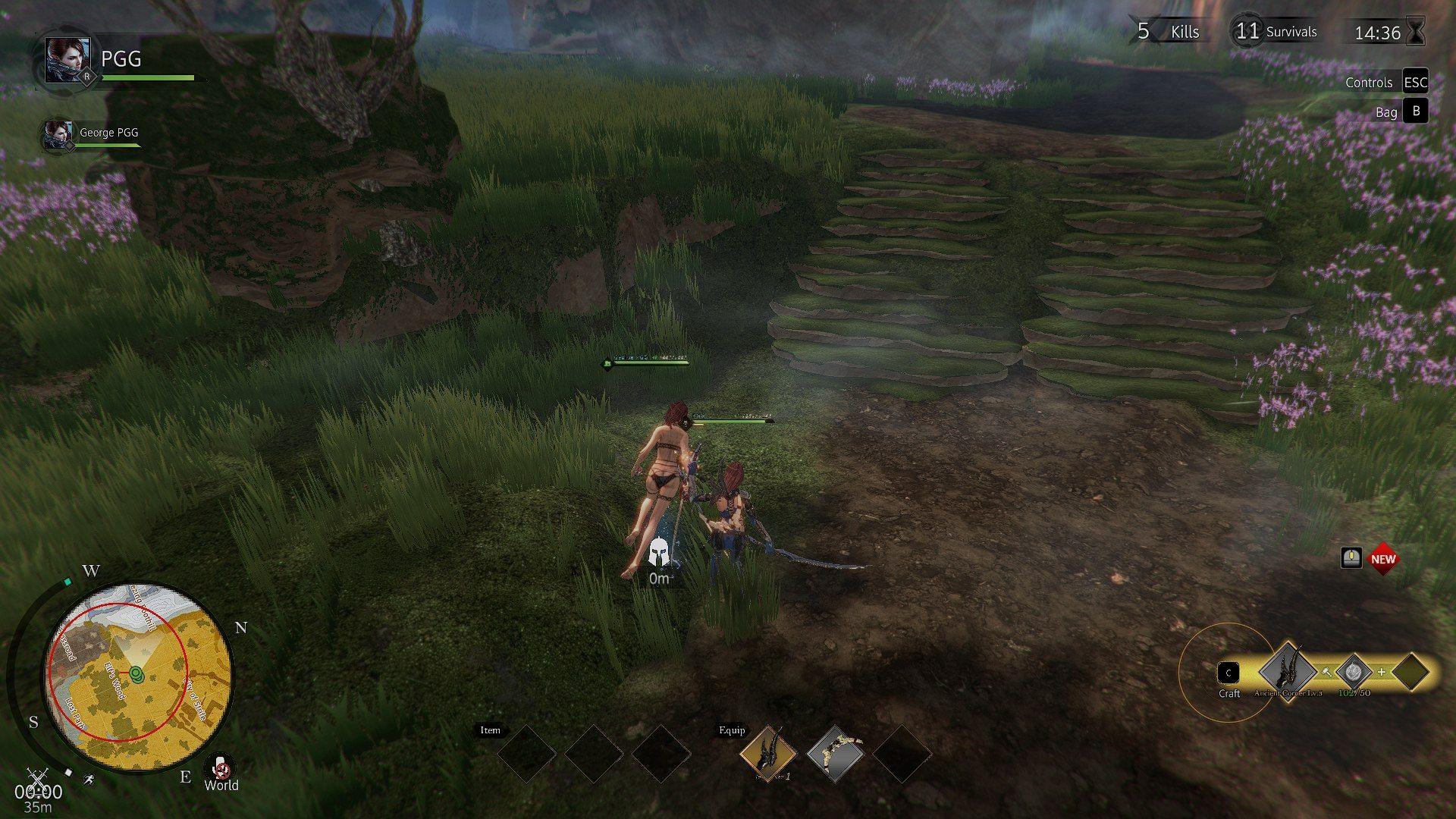Click the NEW notification badge

click(1385, 558)
